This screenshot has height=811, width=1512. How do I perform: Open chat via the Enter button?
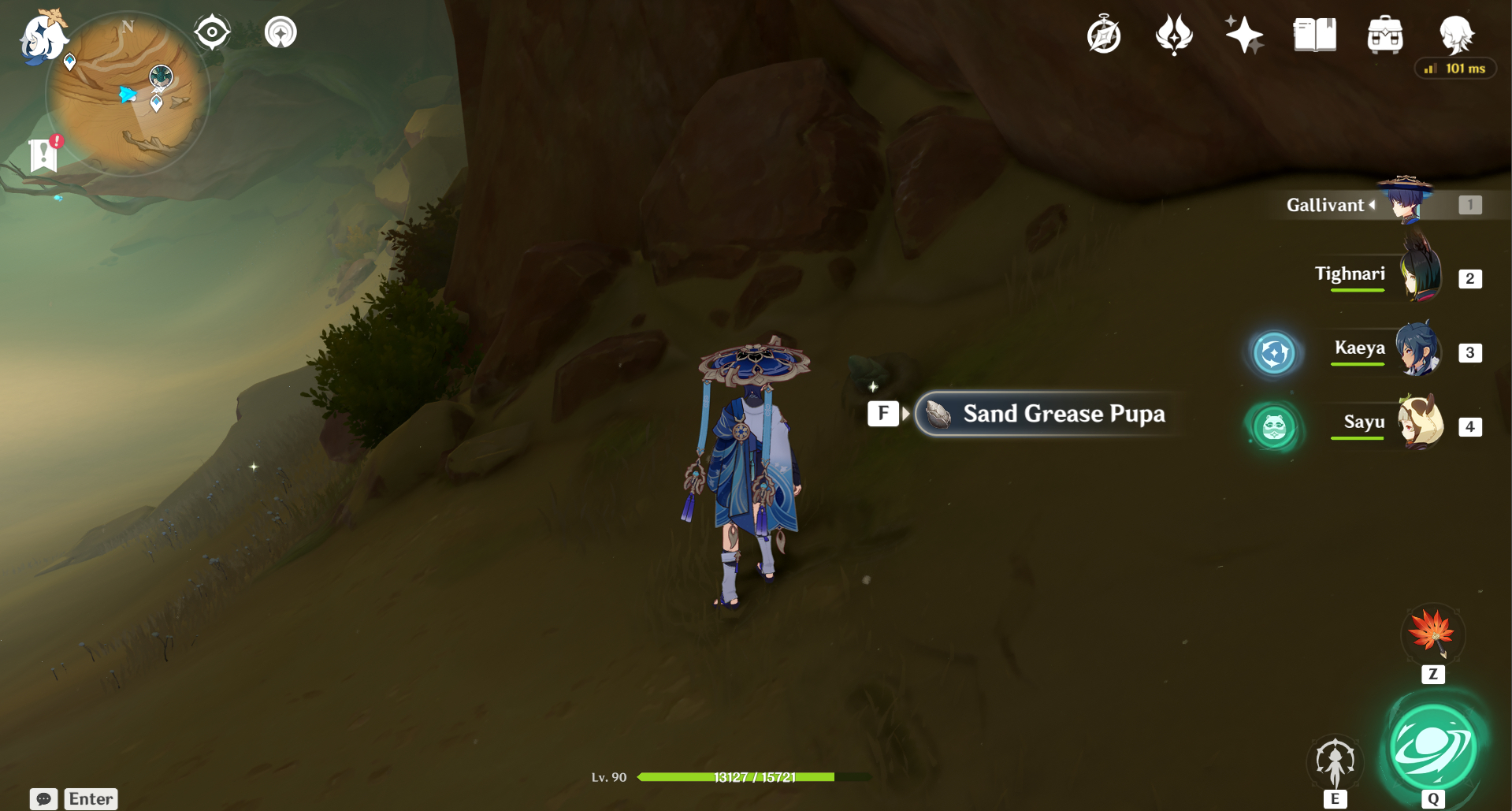click(90, 798)
